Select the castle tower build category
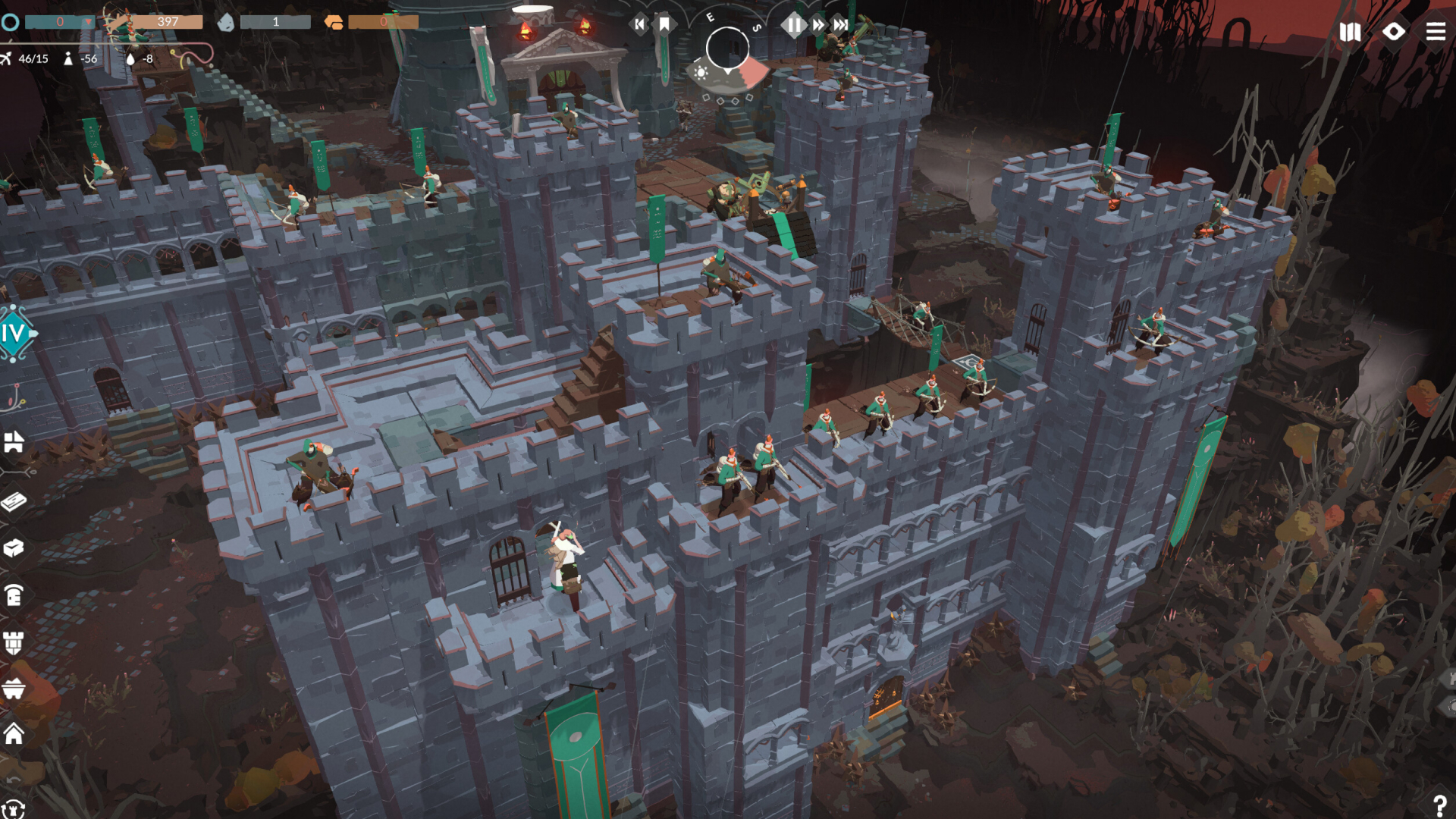Screen dimensions: 1456x819 click(14, 643)
